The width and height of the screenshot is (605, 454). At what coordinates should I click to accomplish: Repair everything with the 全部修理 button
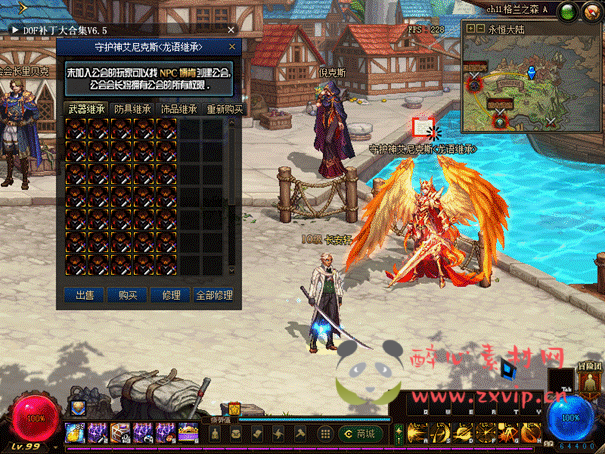pos(214,295)
